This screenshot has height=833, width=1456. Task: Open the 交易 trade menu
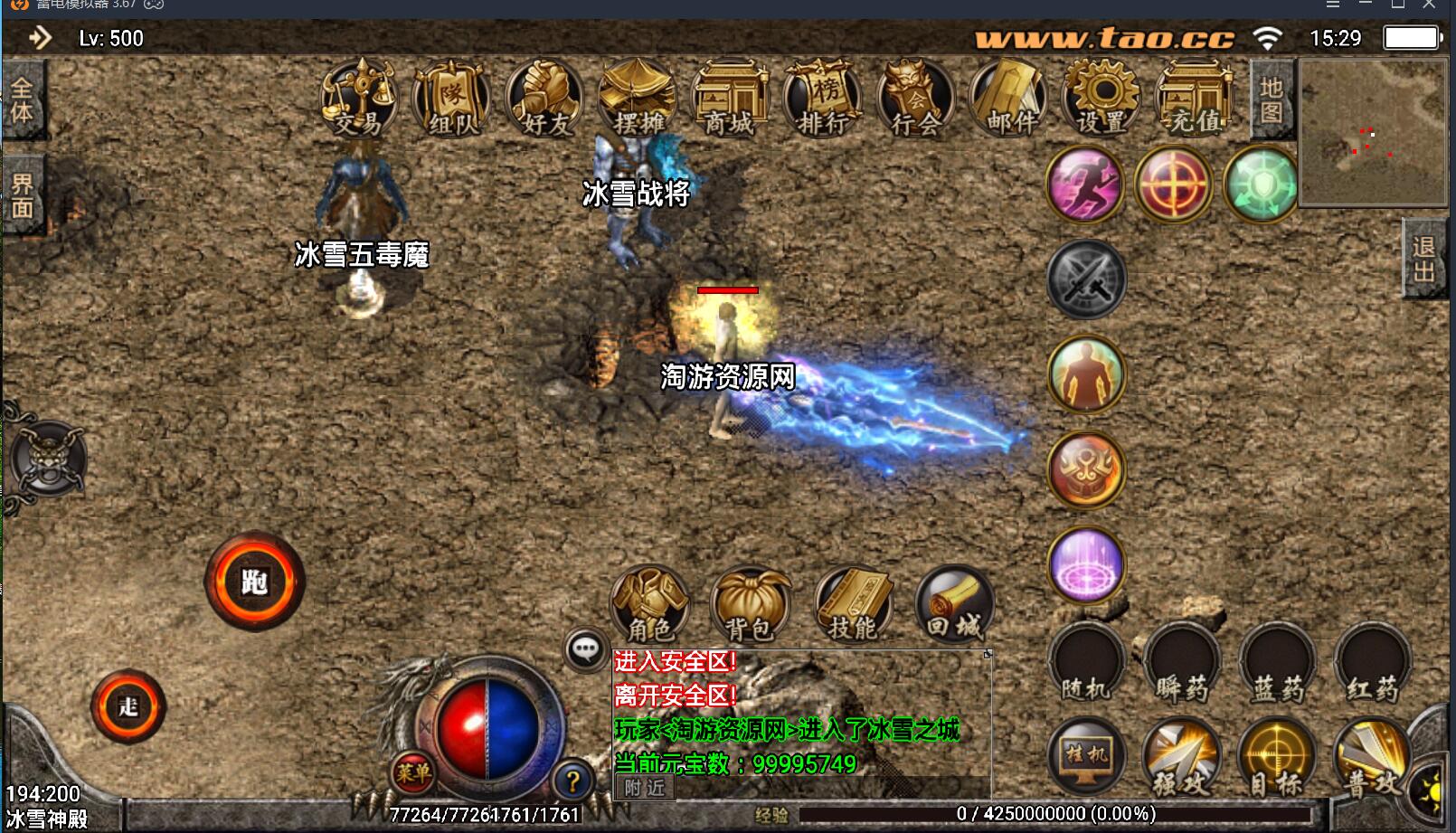[358, 99]
